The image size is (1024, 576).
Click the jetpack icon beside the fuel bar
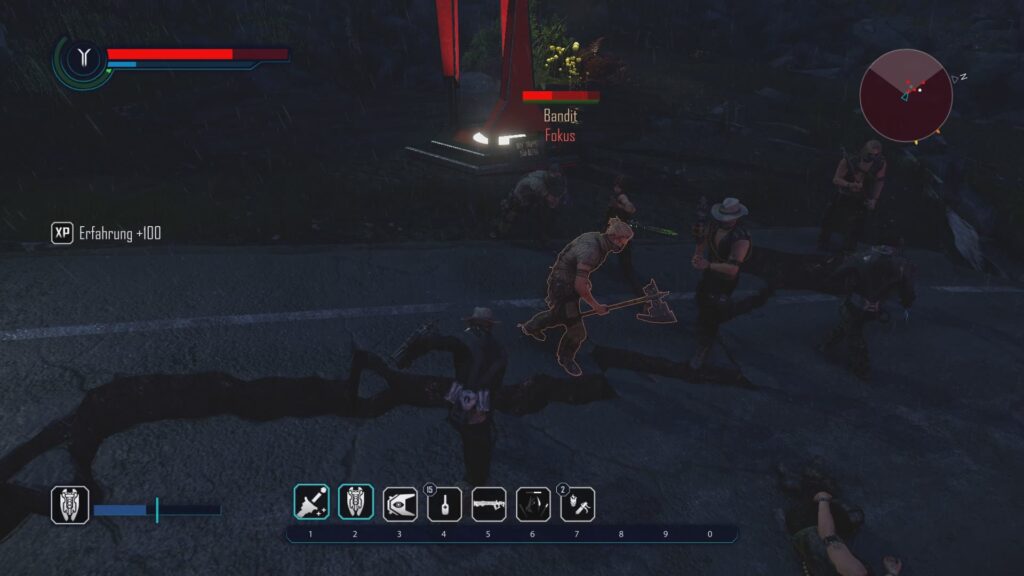pyautogui.click(x=70, y=505)
